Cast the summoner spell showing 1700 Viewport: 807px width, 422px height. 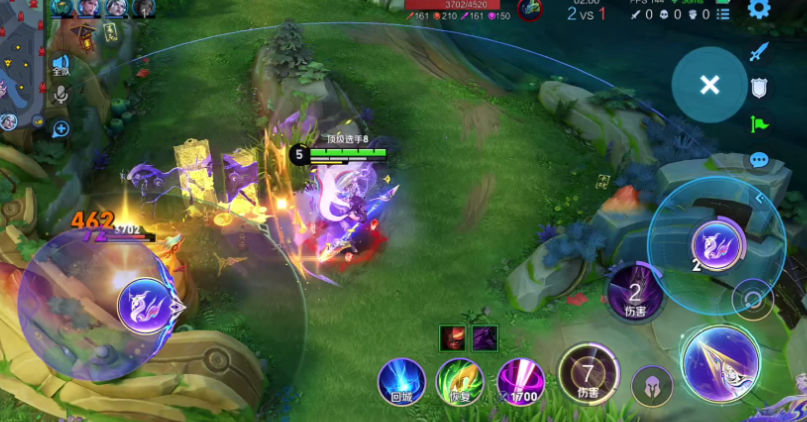(x=520, y=381)
